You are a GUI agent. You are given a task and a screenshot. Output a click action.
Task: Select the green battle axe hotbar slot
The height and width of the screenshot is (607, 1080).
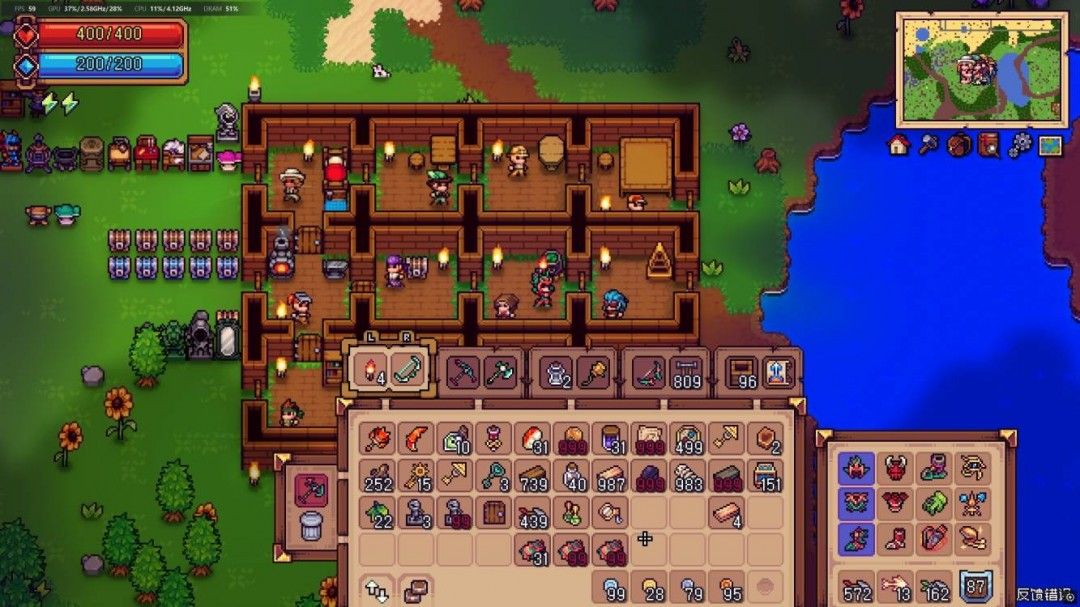(499, 372)
